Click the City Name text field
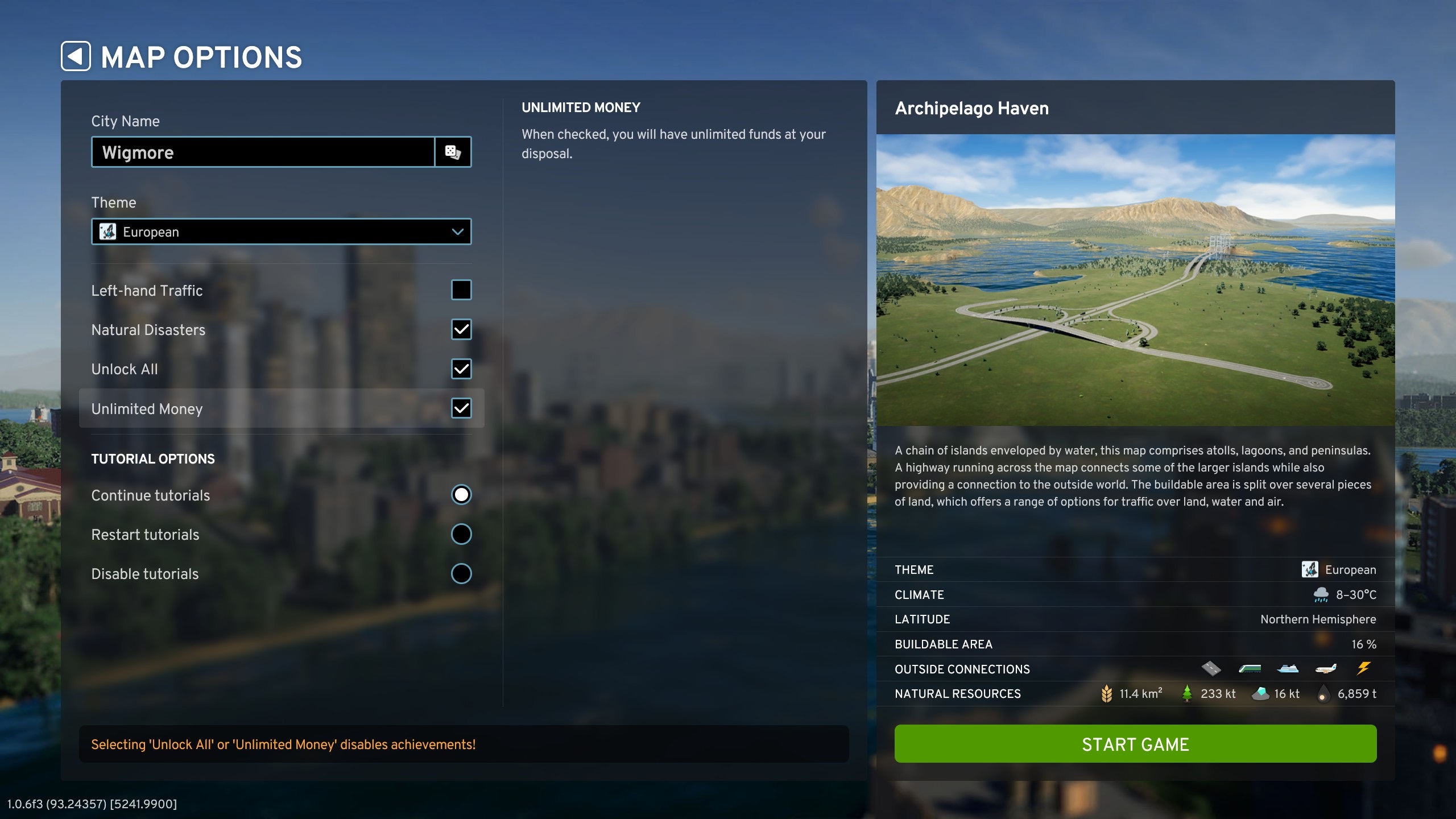Image resolution: width=1456 pixels, height=819 pixels. click(x=263, y=152)
